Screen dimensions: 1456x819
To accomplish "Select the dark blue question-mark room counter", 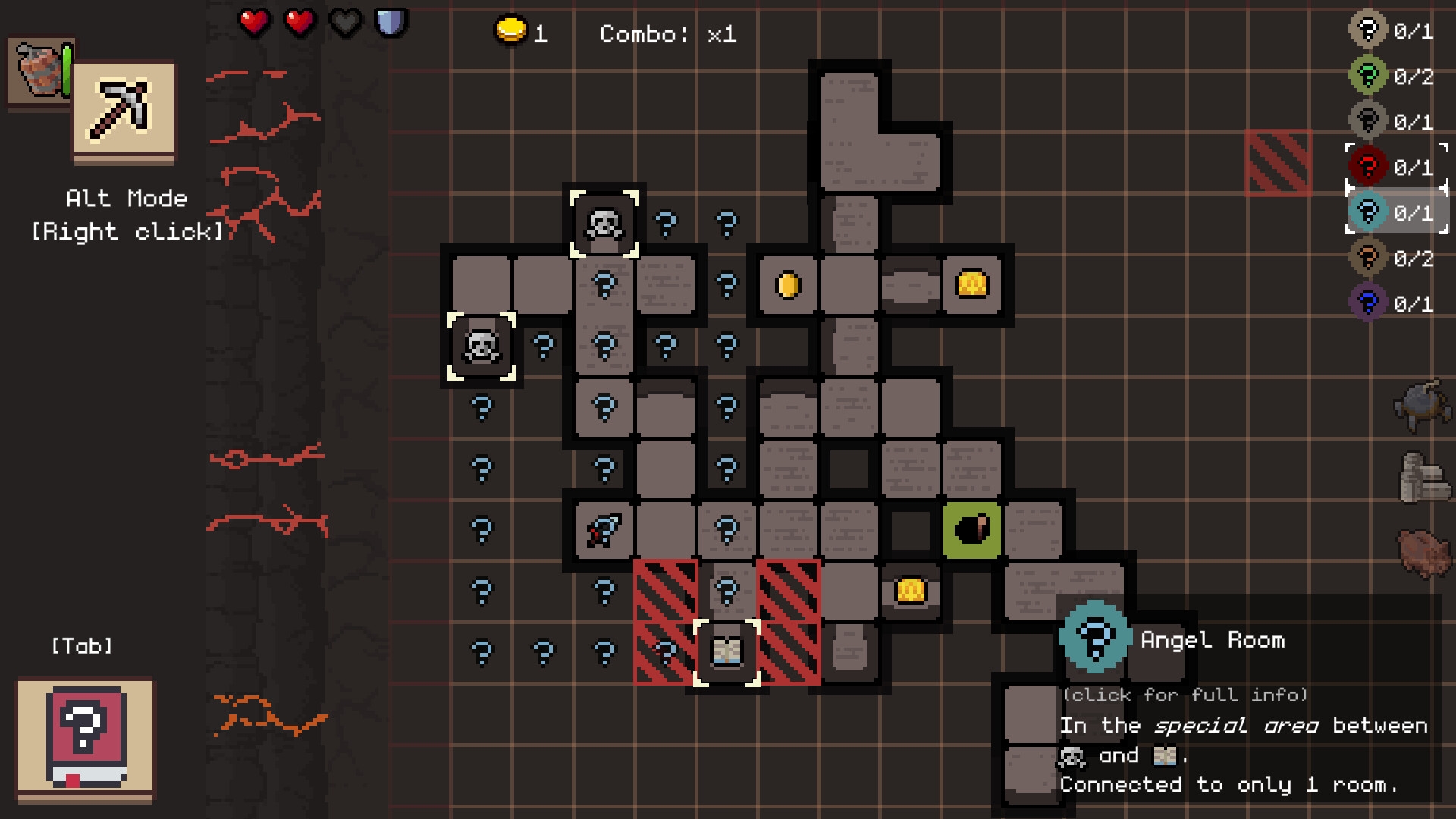I will click(x=1392, y=304).
